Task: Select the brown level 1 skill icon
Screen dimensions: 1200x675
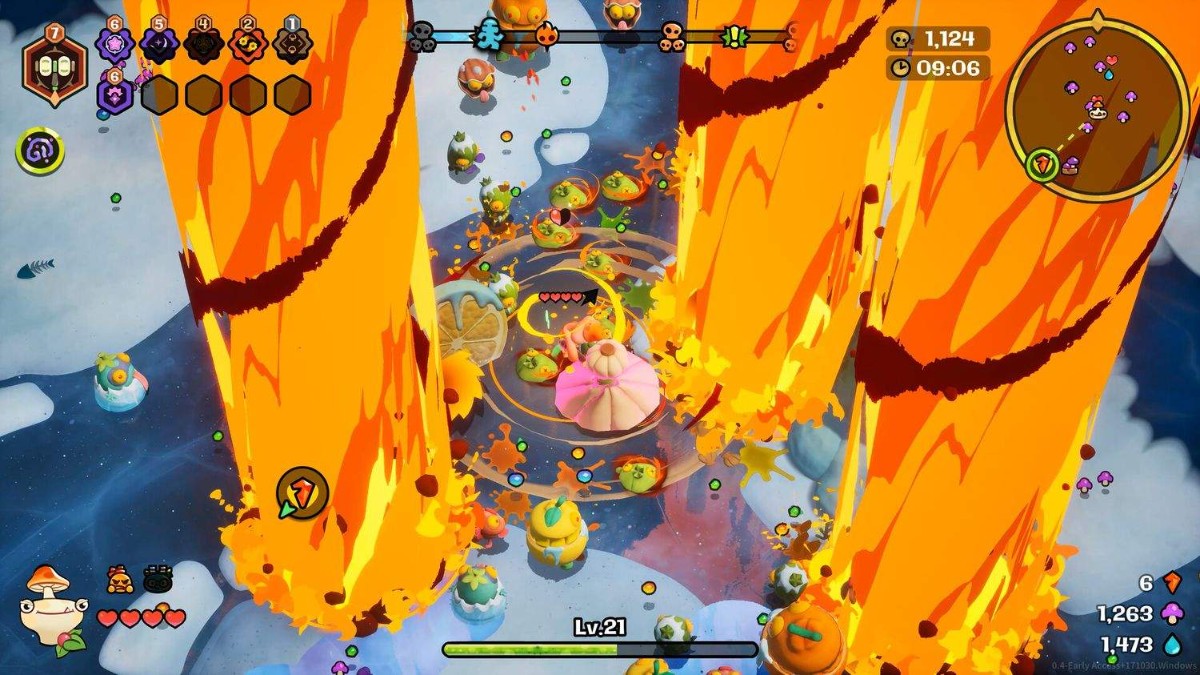Action: (x=292, y=44)
